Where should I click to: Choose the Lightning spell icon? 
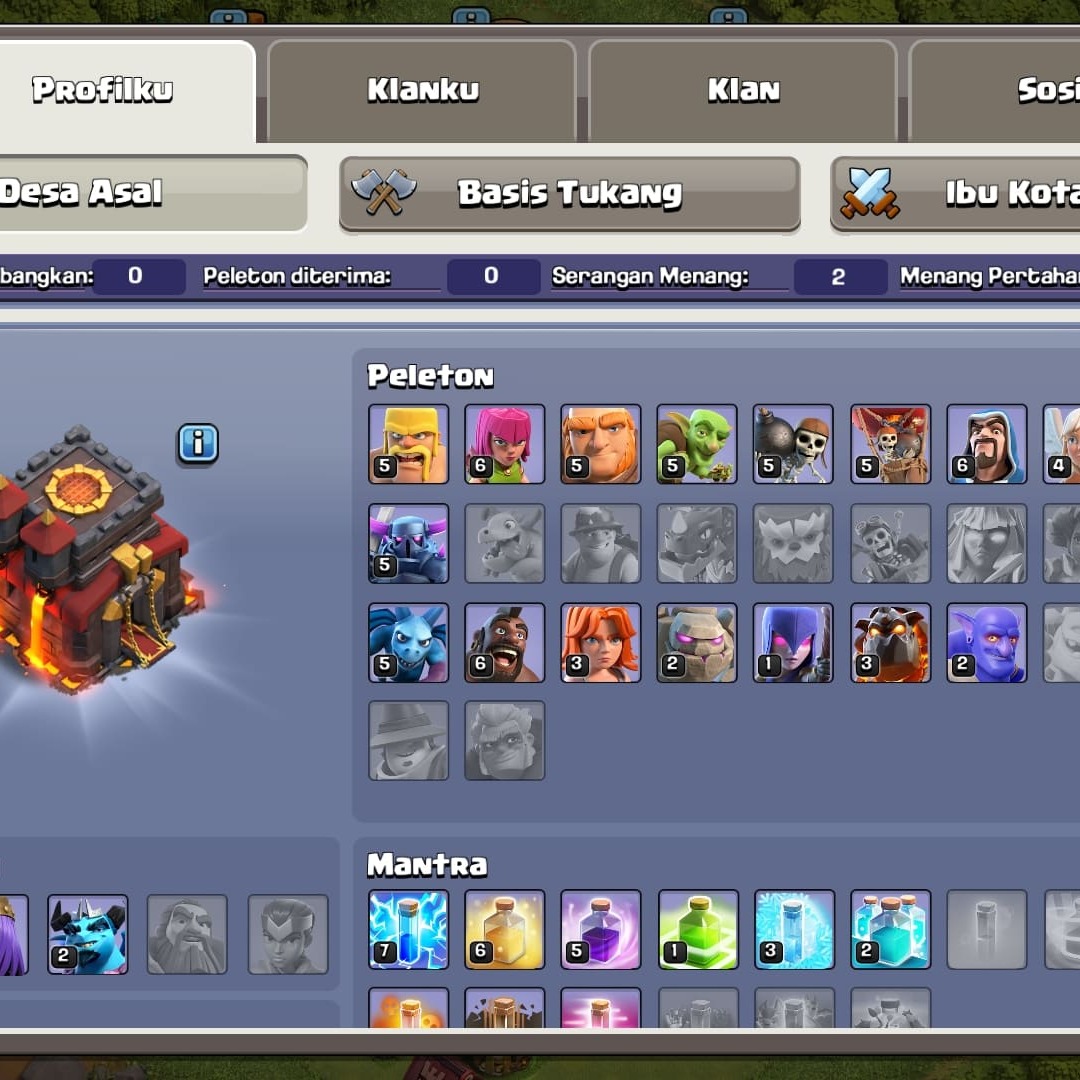(408, 930)
